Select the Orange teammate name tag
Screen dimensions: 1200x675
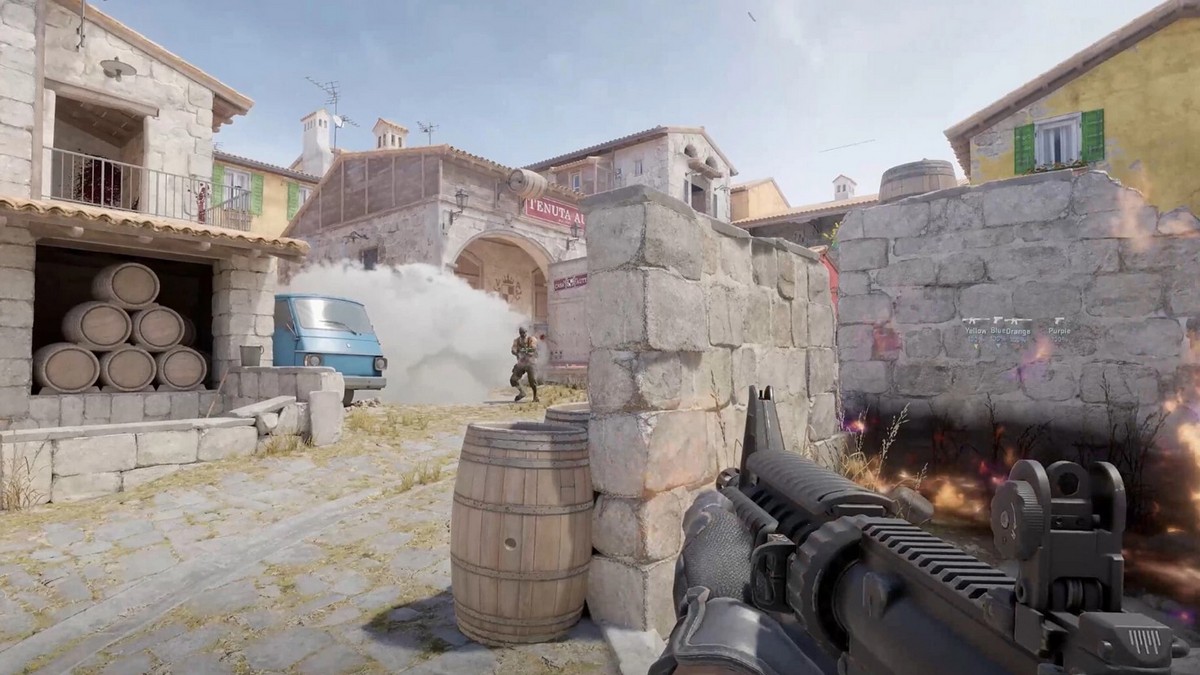pyautogui.click(x=1018, y=330)
